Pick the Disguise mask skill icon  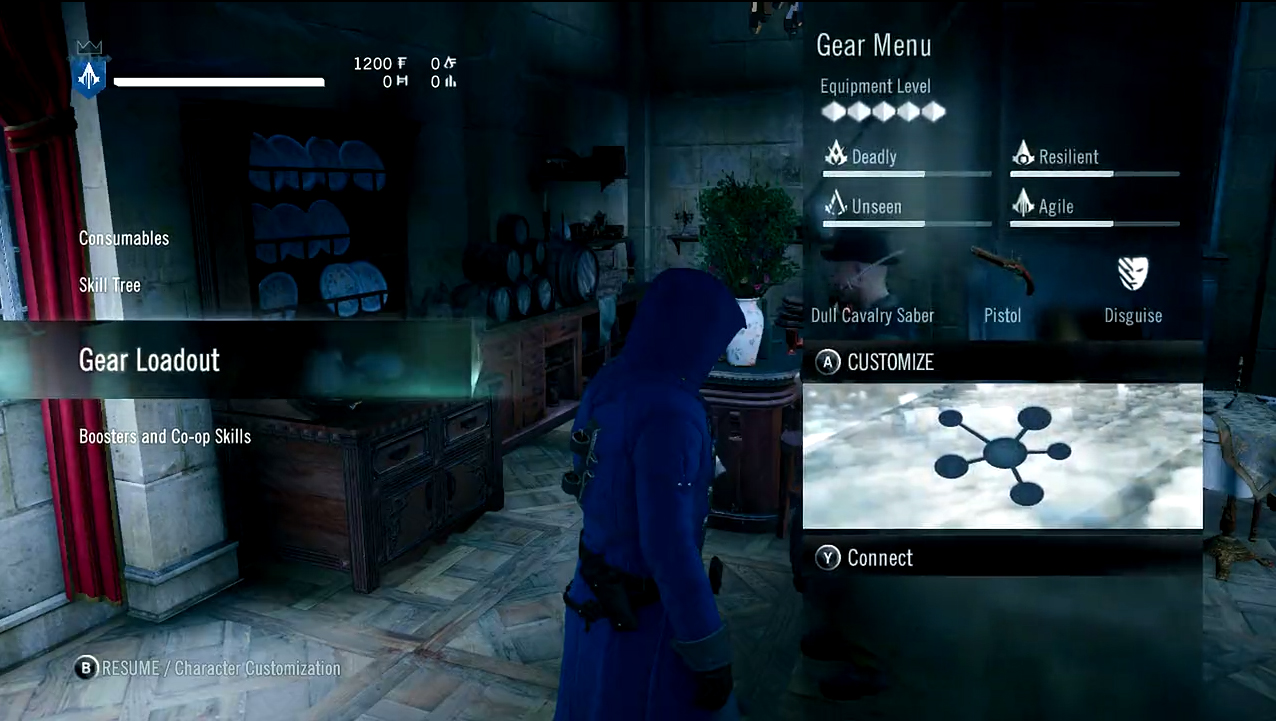pos(1133,275)
